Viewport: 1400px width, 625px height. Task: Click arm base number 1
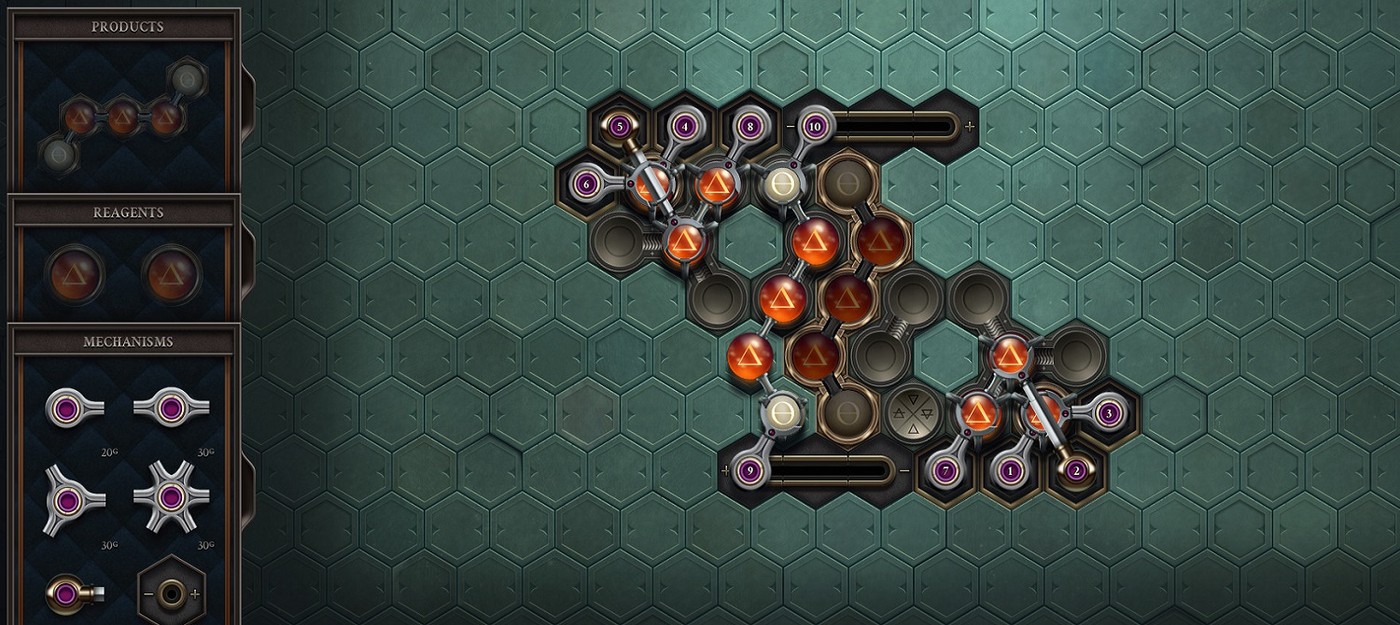click(x=1010, y=469)
